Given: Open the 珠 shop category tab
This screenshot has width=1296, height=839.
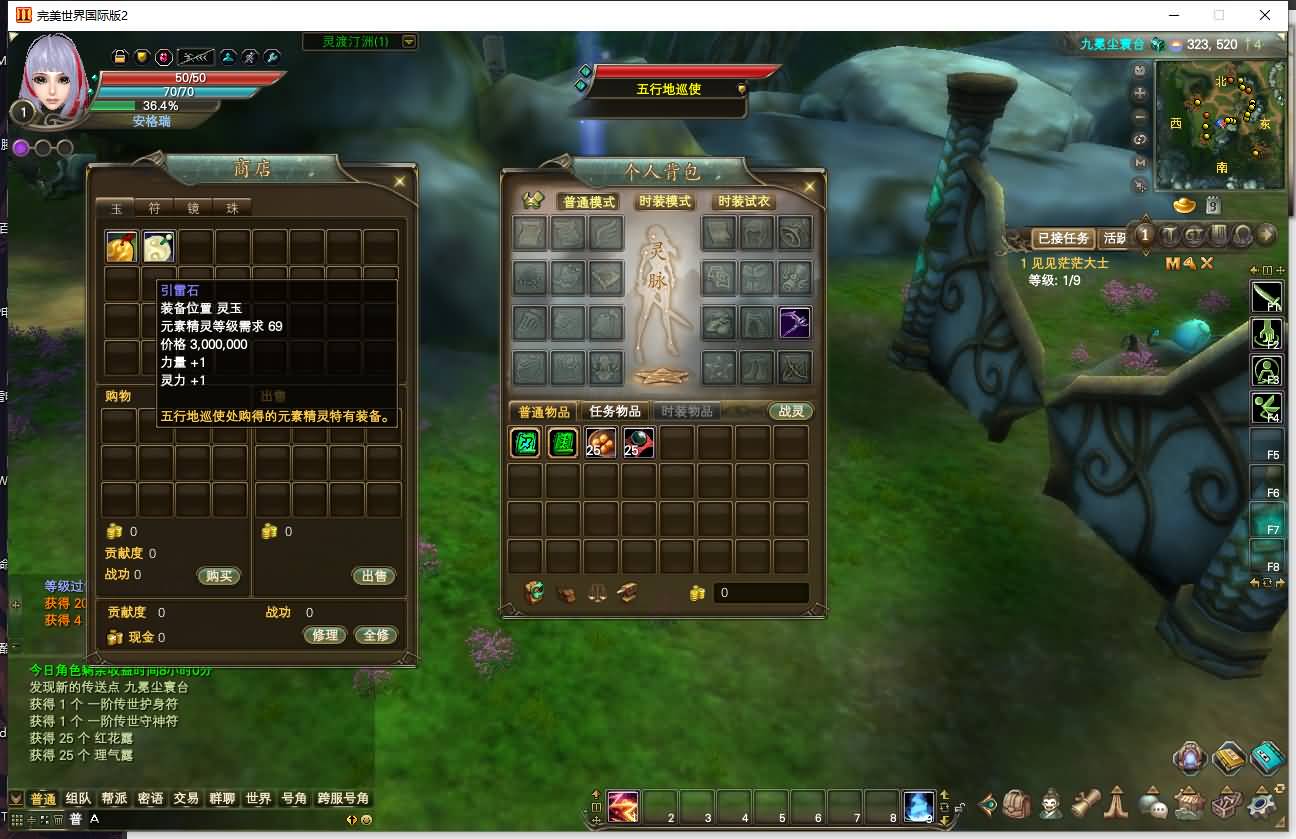Looking at the screenshot, I should 232,208.
